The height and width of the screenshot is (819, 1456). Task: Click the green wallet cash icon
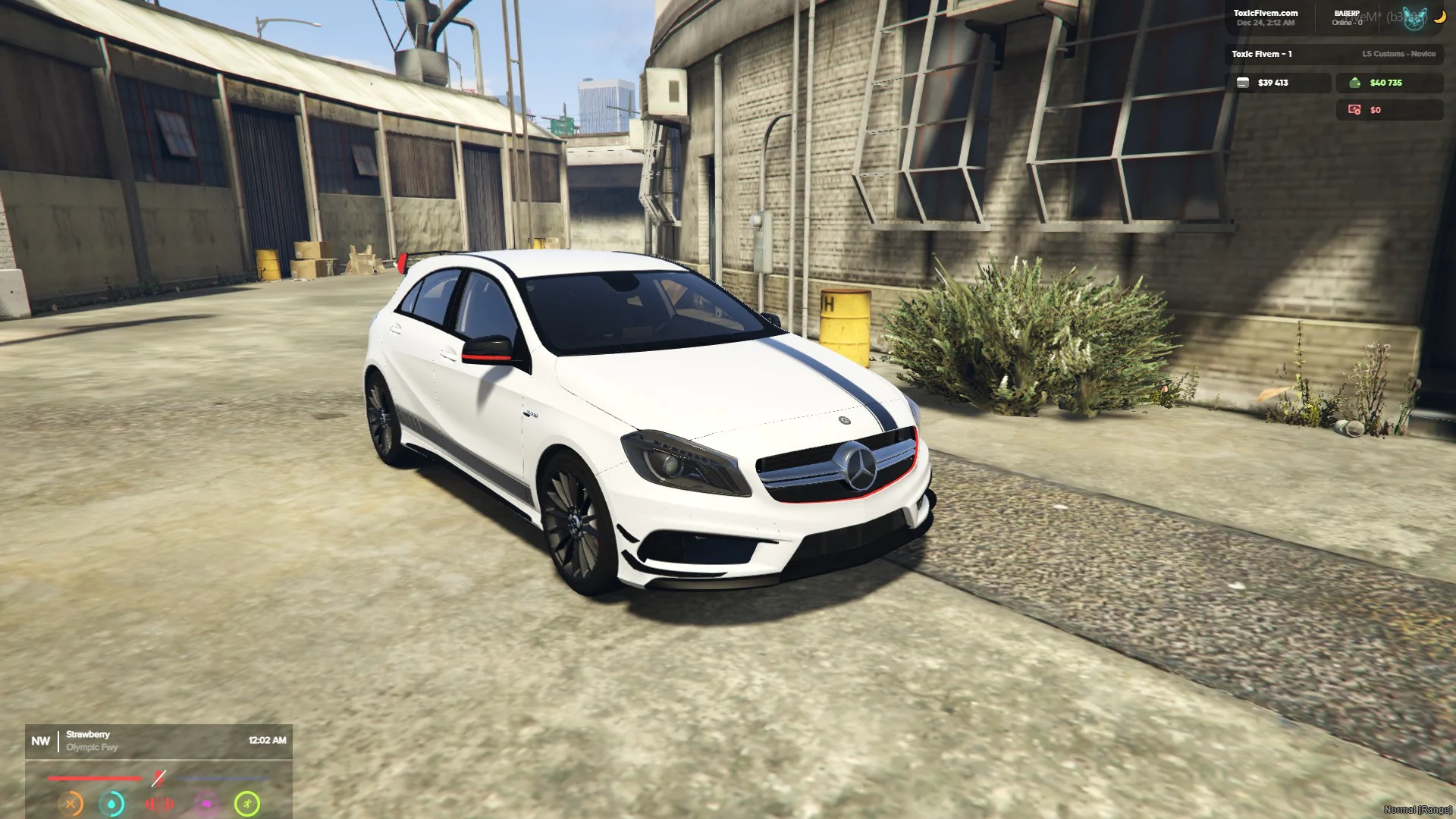(1354, 83)
